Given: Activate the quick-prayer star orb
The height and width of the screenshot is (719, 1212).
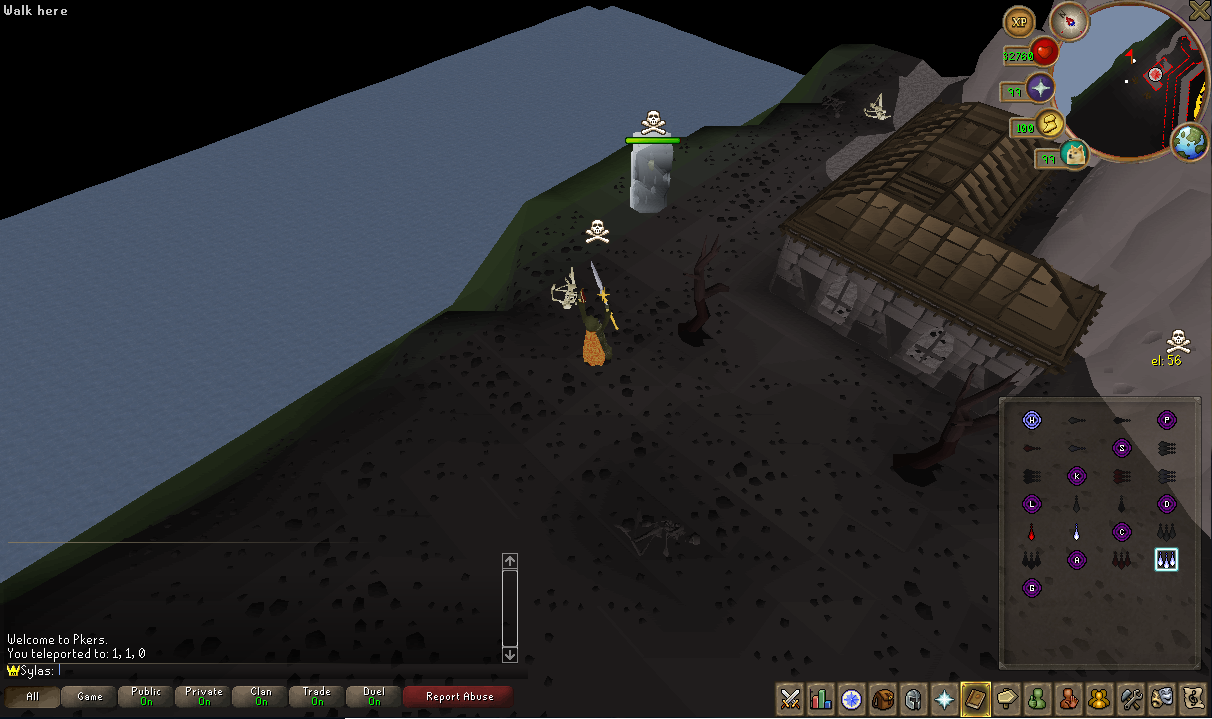Looking at the screenshot, I should [x=1041, y=88].
